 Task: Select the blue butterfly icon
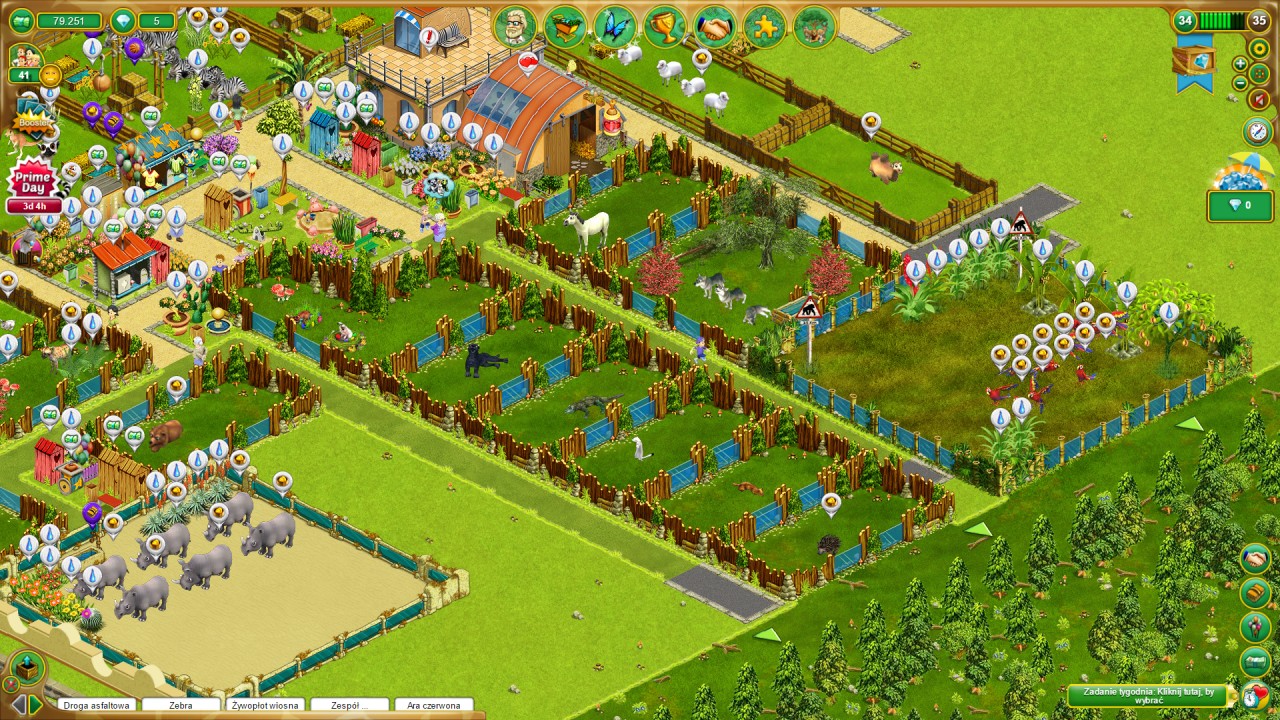[615, 27]
